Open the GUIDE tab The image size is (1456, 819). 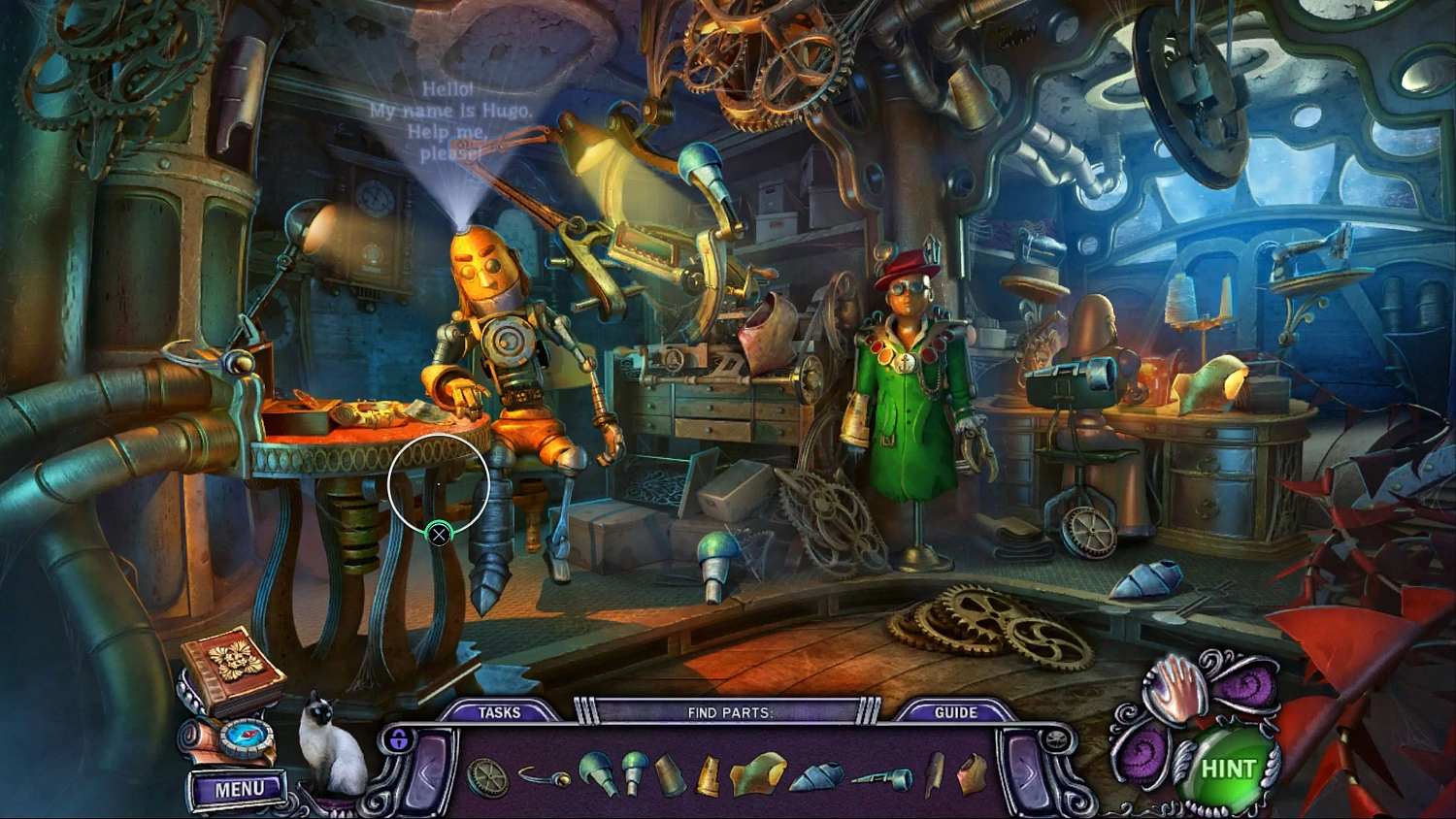pyautogui.click(x=956, y=711)
